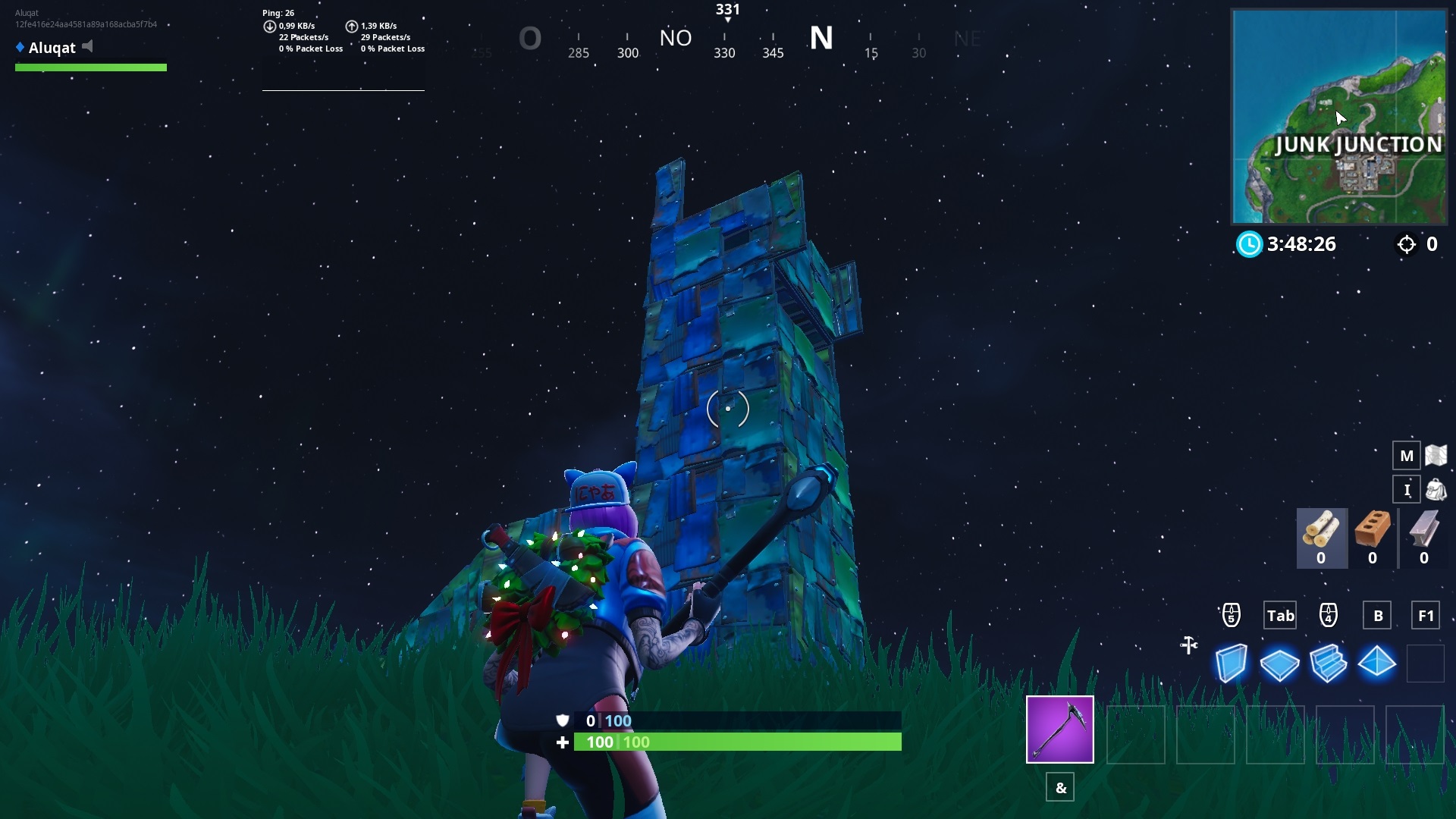Click the B keybind label

(1377, 615)
